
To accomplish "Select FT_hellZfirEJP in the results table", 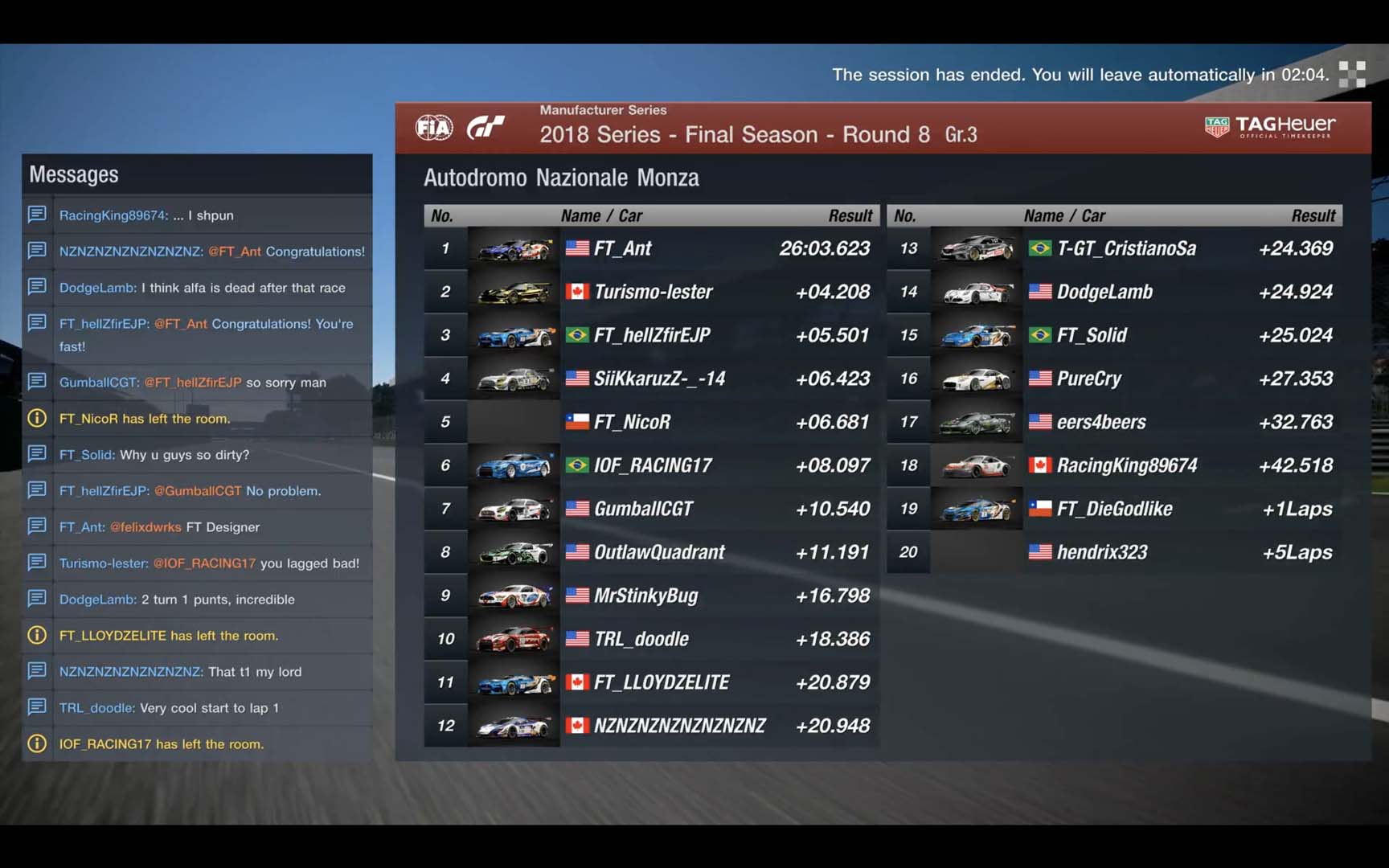I will pyautogui.click(x=651, y=335).
